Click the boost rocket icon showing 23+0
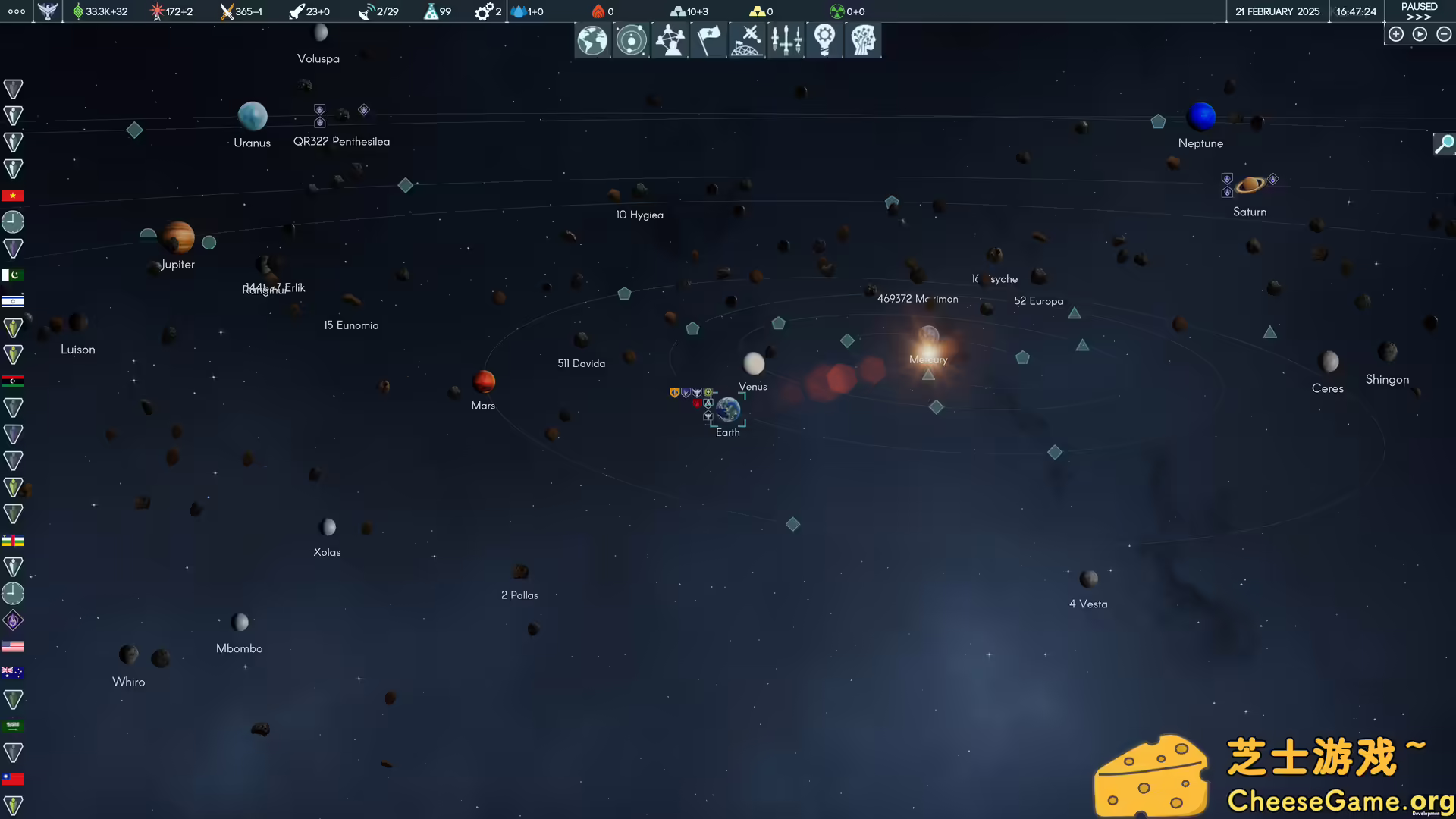1456x819 pixels. (296, 11)
